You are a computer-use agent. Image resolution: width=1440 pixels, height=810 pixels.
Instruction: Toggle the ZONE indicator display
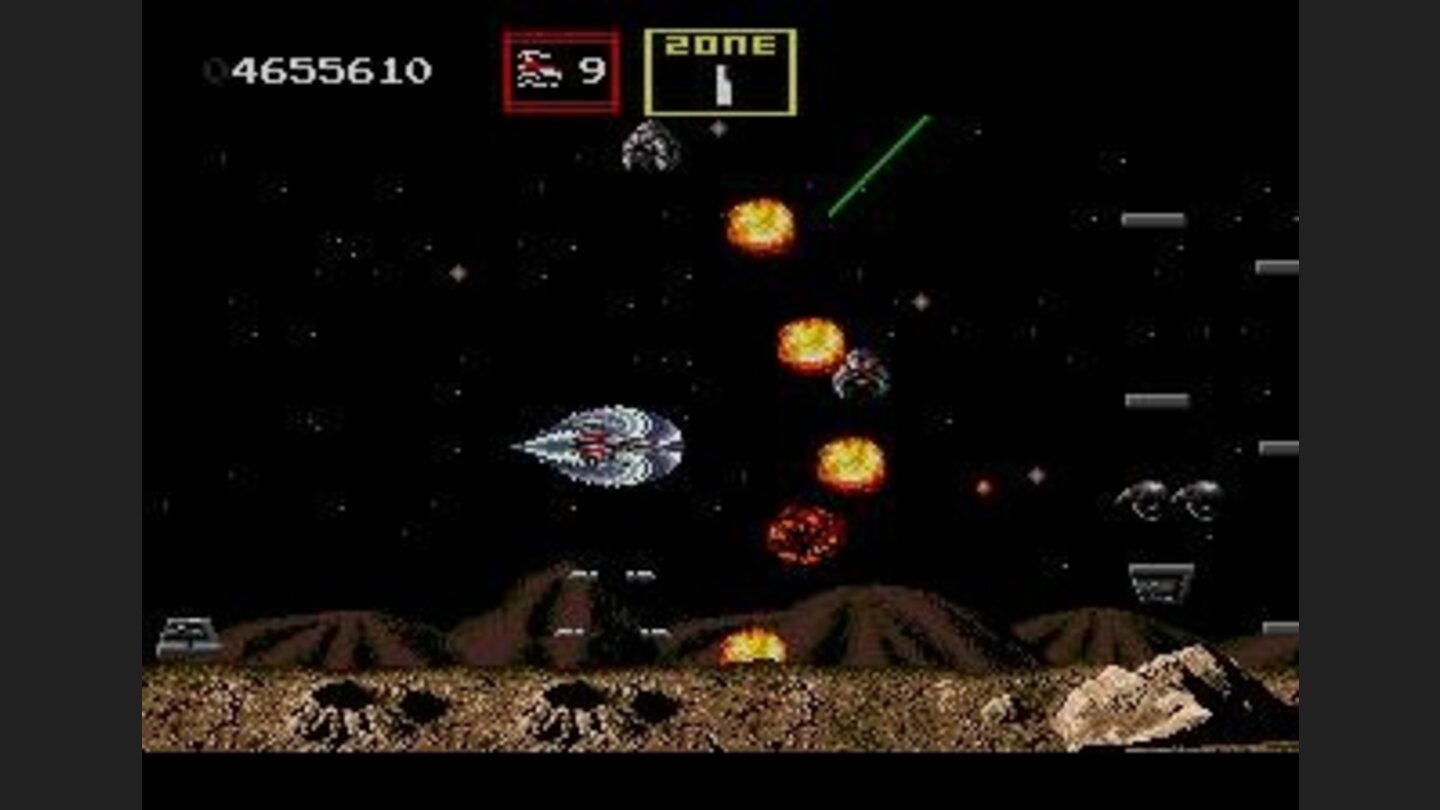coord(722,70)
